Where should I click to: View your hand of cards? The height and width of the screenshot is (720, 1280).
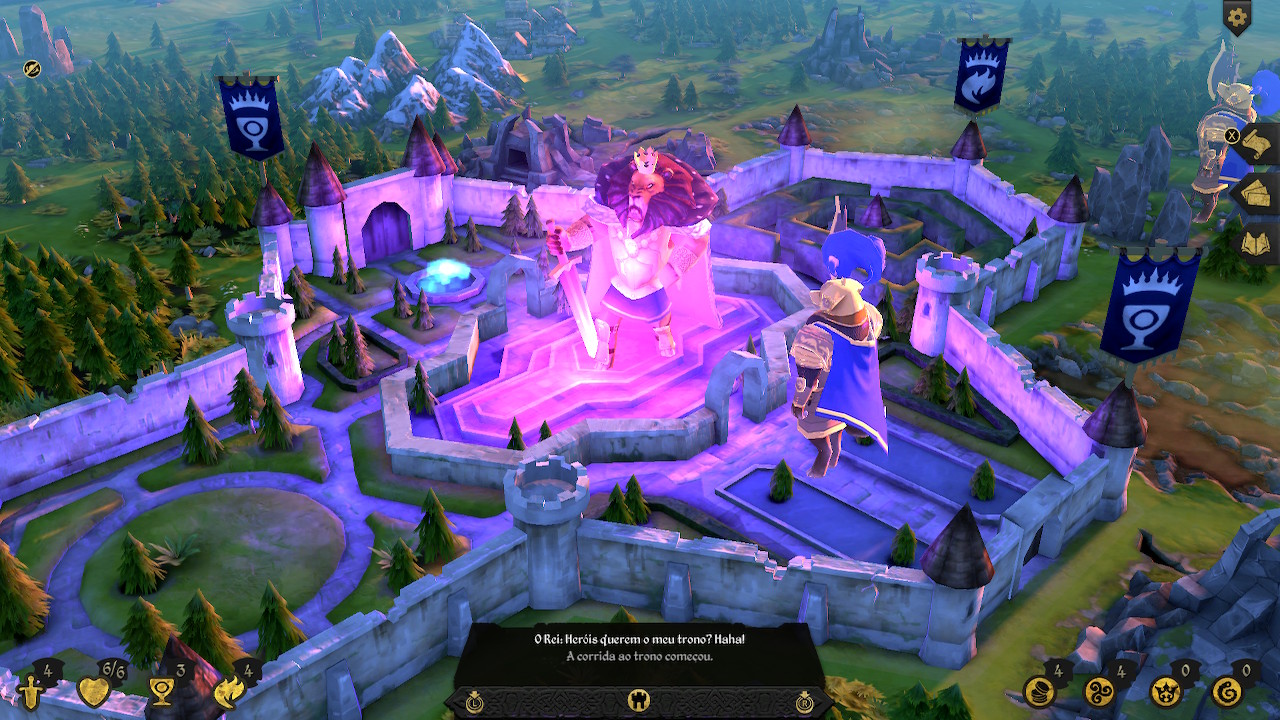pyautogui.click(x=1258, y=192)
